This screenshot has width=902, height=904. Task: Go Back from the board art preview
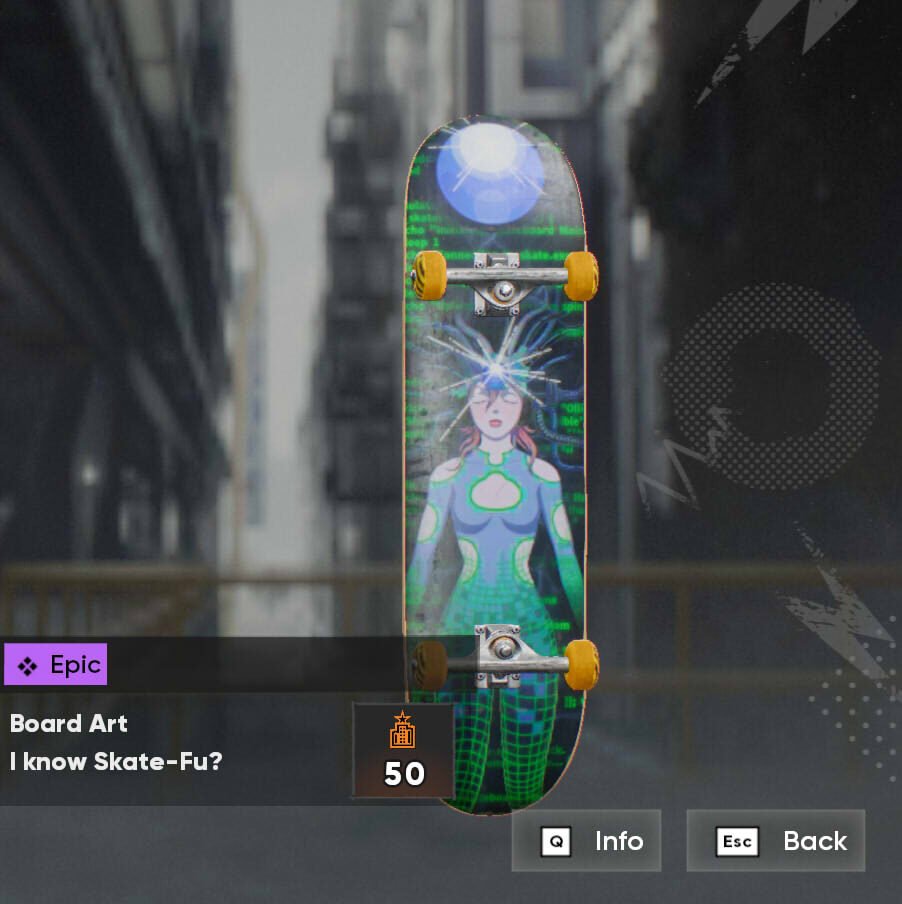(x=776, y=841)
